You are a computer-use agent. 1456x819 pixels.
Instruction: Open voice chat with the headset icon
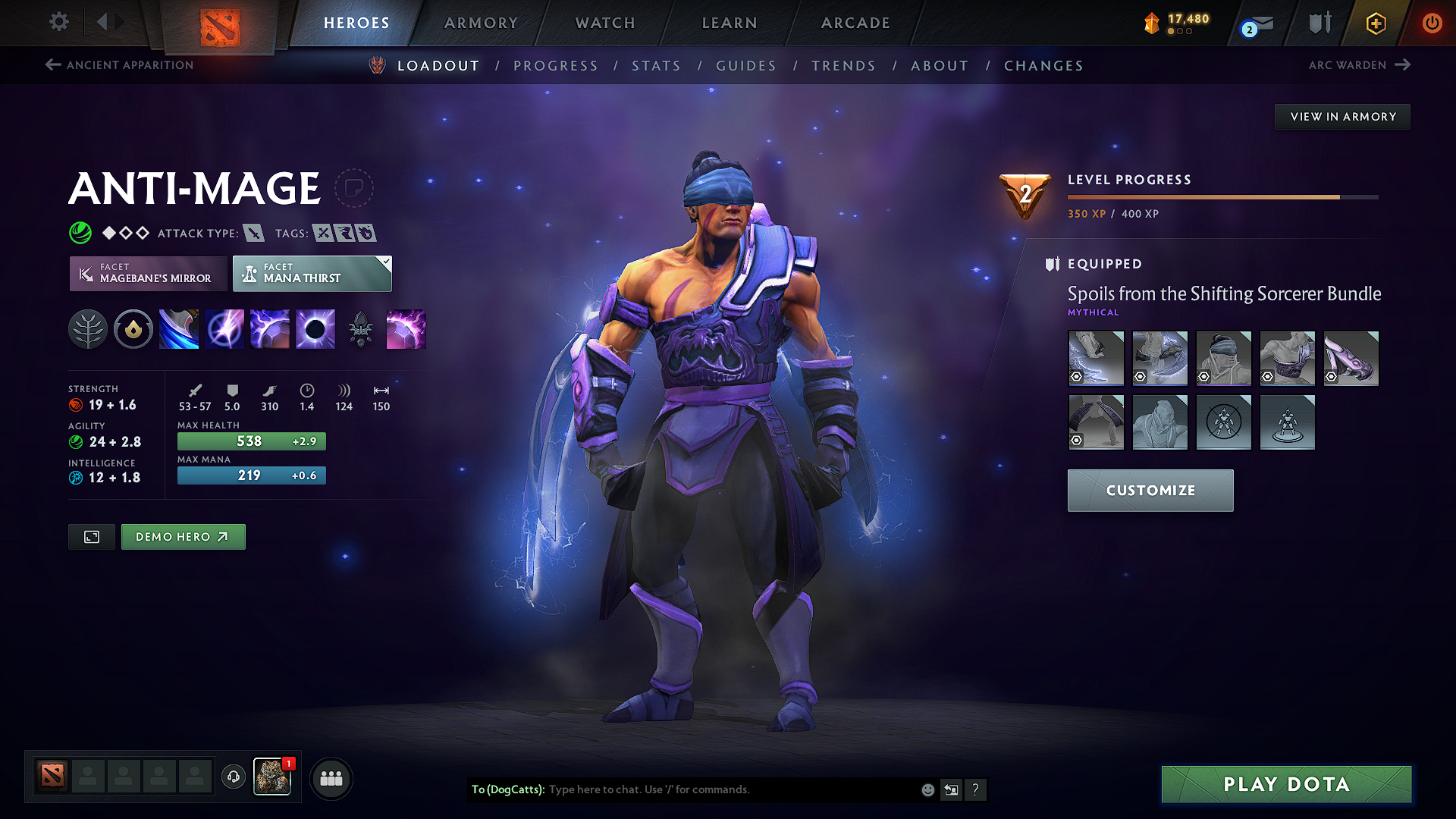click(x=233, y=777)
